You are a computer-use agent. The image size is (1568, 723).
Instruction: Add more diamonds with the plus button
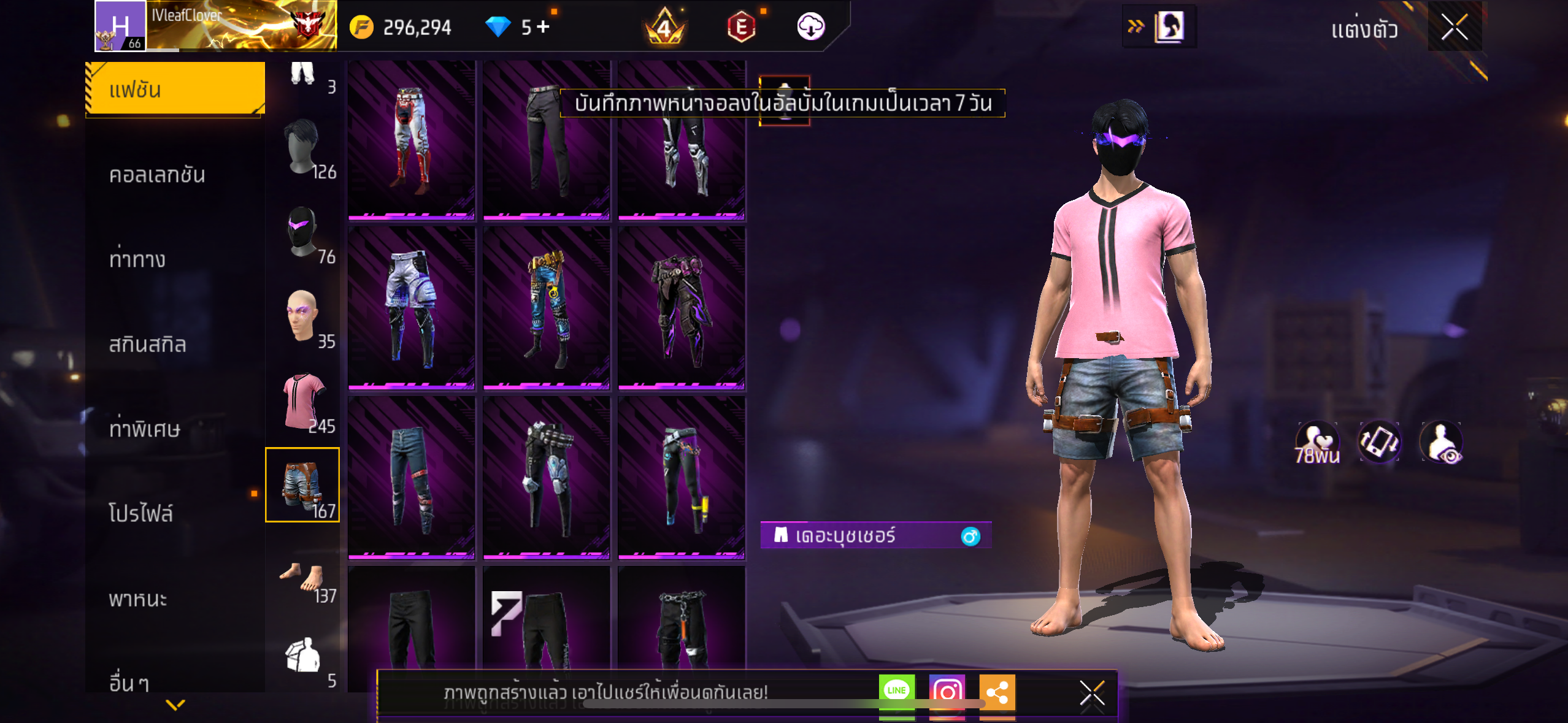543,27
